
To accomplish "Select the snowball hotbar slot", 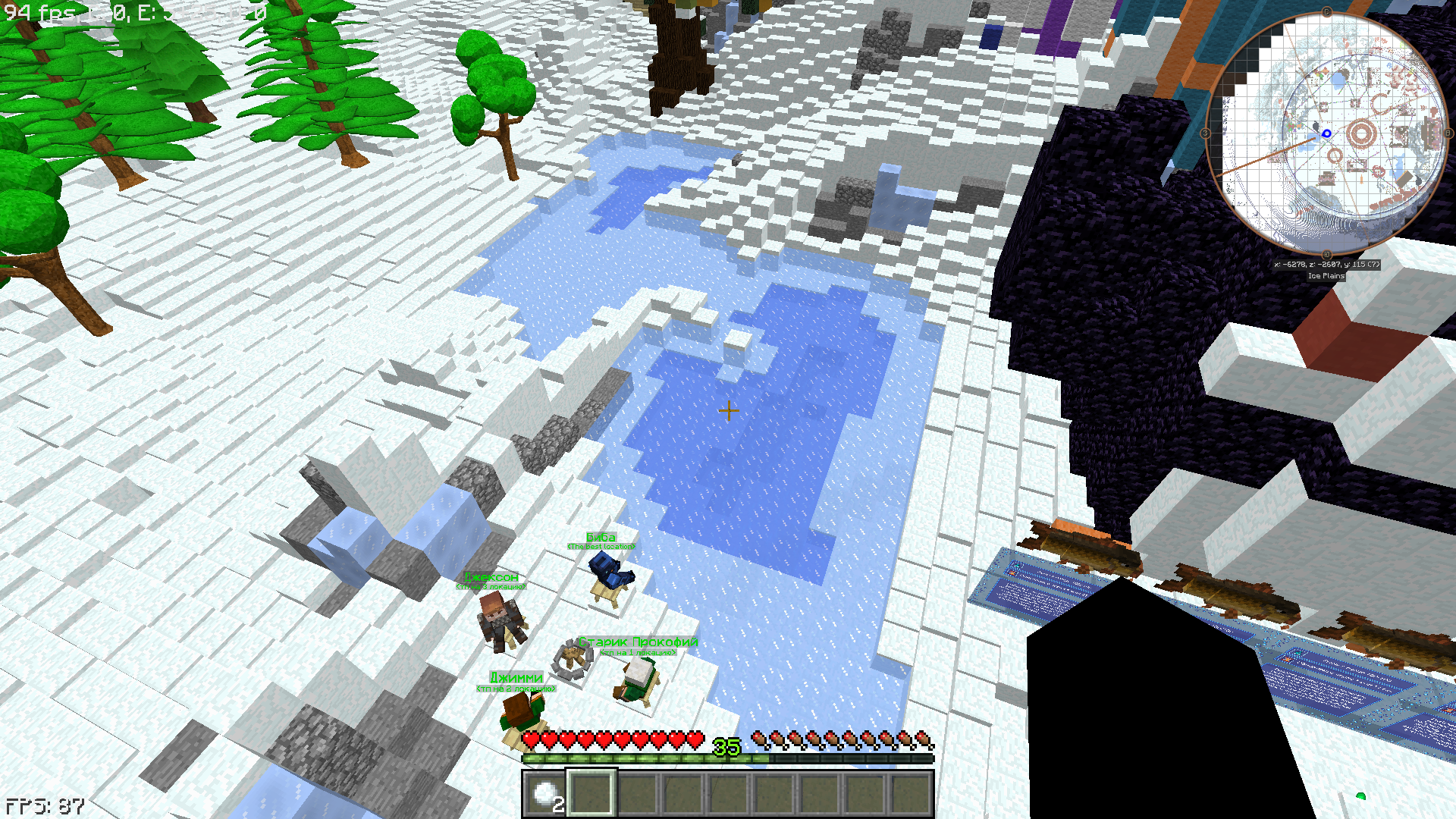I will pos(545,794).
